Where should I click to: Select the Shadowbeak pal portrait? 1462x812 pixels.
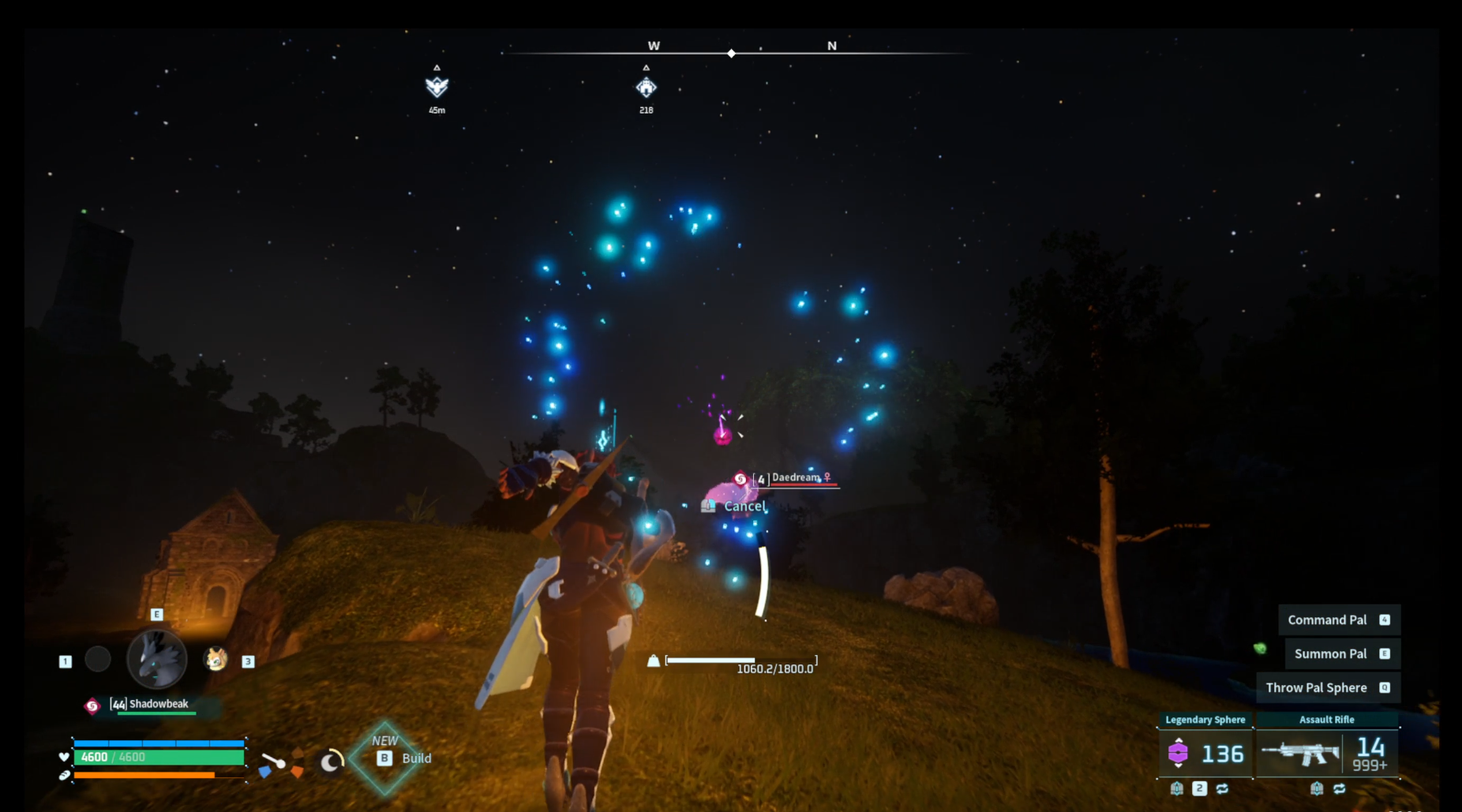[157, 659]
